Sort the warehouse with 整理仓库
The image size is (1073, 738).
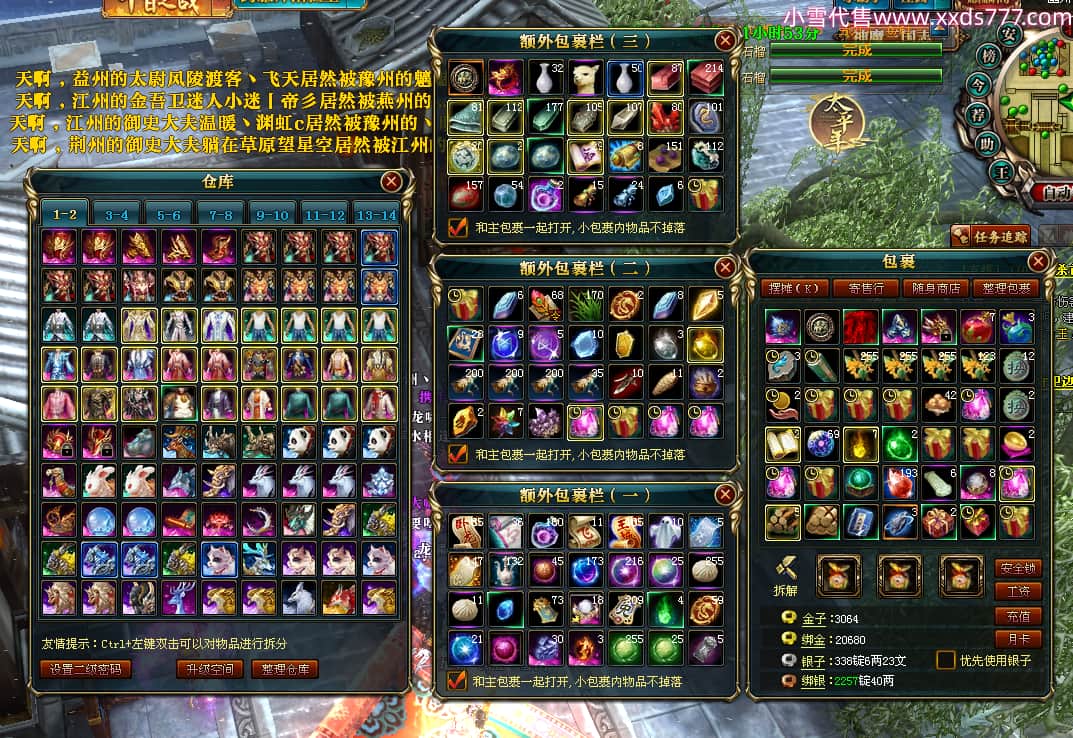coord(285,668)
